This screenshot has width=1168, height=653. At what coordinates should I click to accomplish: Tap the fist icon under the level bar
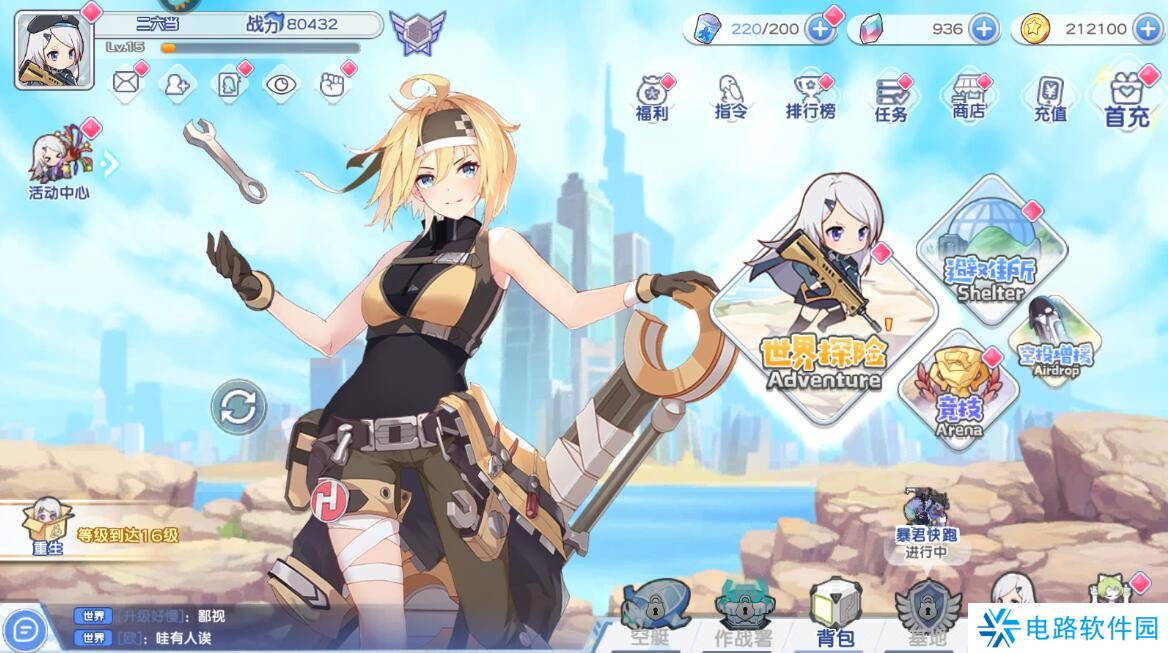coord(332,84)
